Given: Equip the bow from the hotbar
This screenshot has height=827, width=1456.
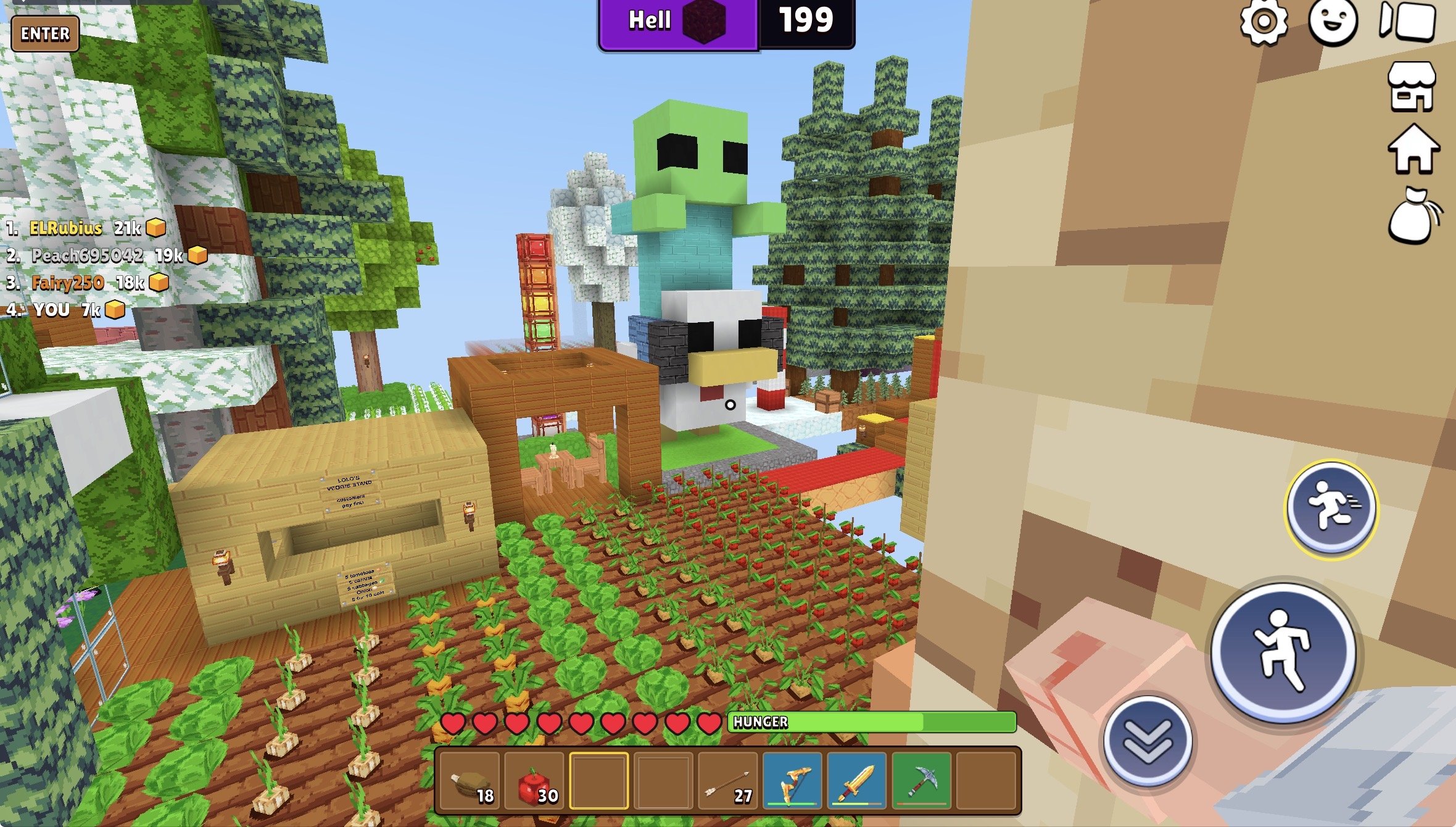Looking at the screenshot, I should [792, 780].
